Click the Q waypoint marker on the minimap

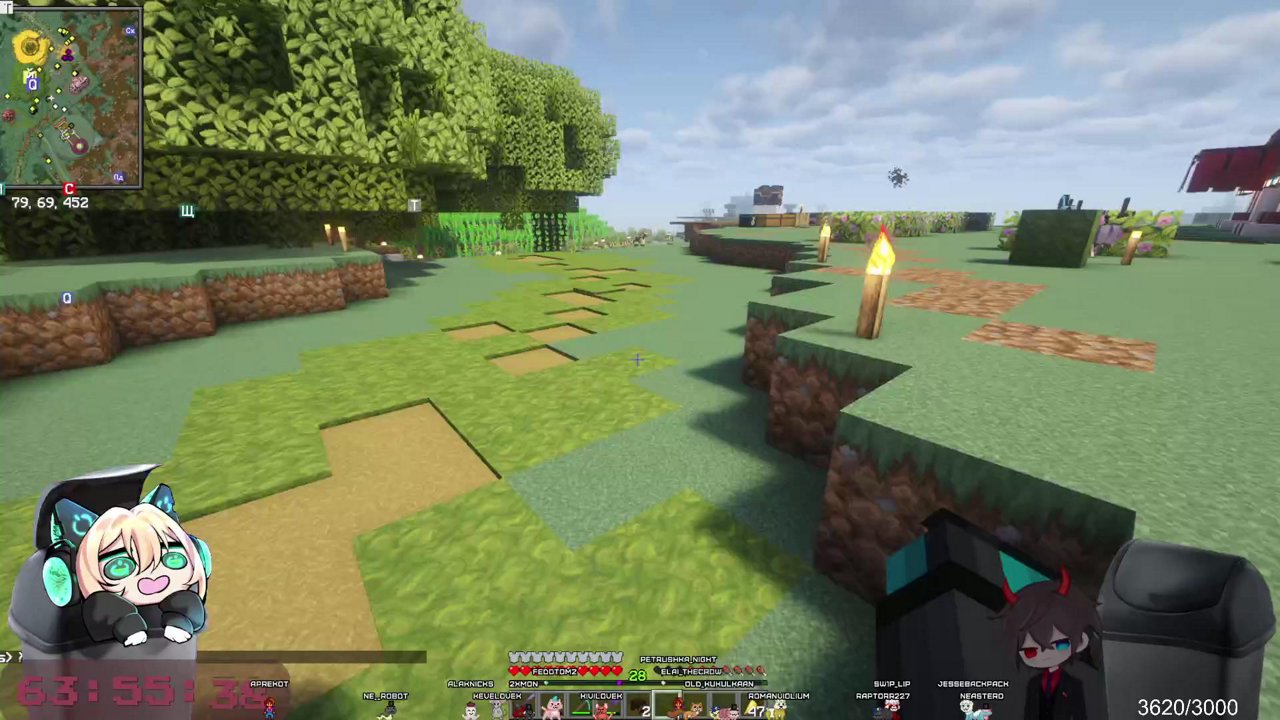(x=32, y=84)
